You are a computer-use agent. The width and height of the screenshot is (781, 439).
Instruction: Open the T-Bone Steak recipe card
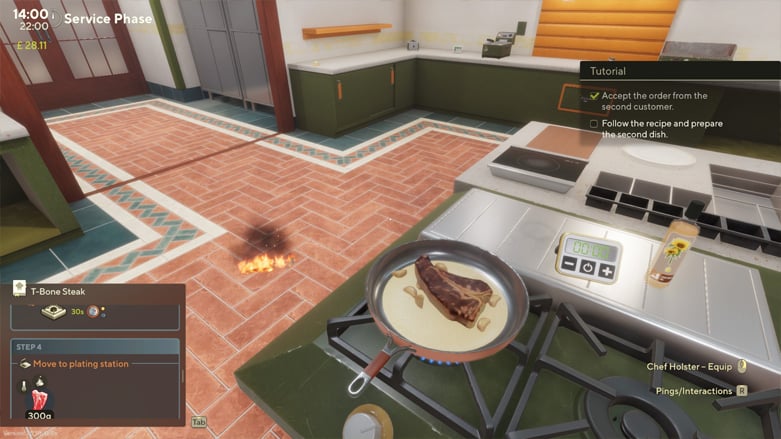60,291
